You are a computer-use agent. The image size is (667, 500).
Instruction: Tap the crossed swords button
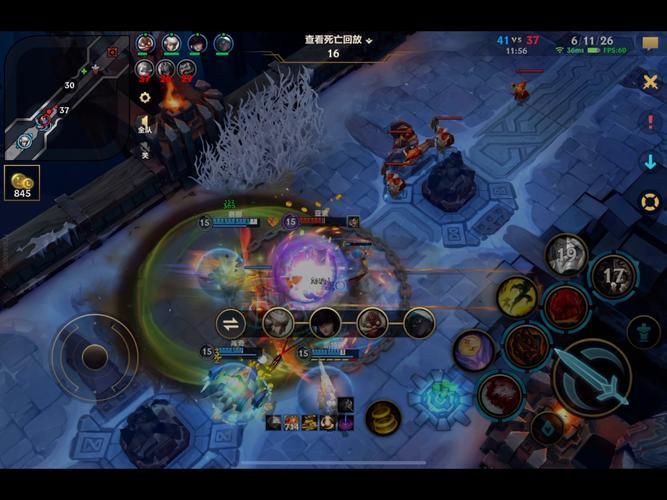650,82
